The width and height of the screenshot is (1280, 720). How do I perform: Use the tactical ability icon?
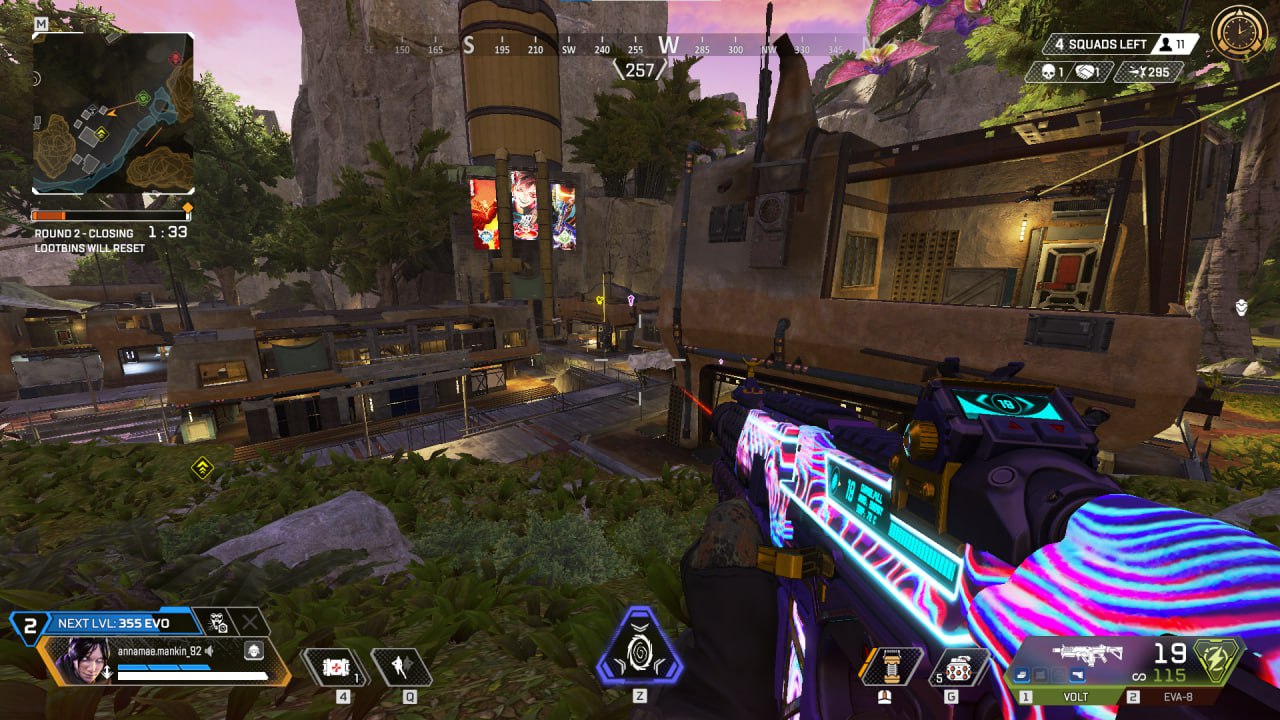pos(401,667)
